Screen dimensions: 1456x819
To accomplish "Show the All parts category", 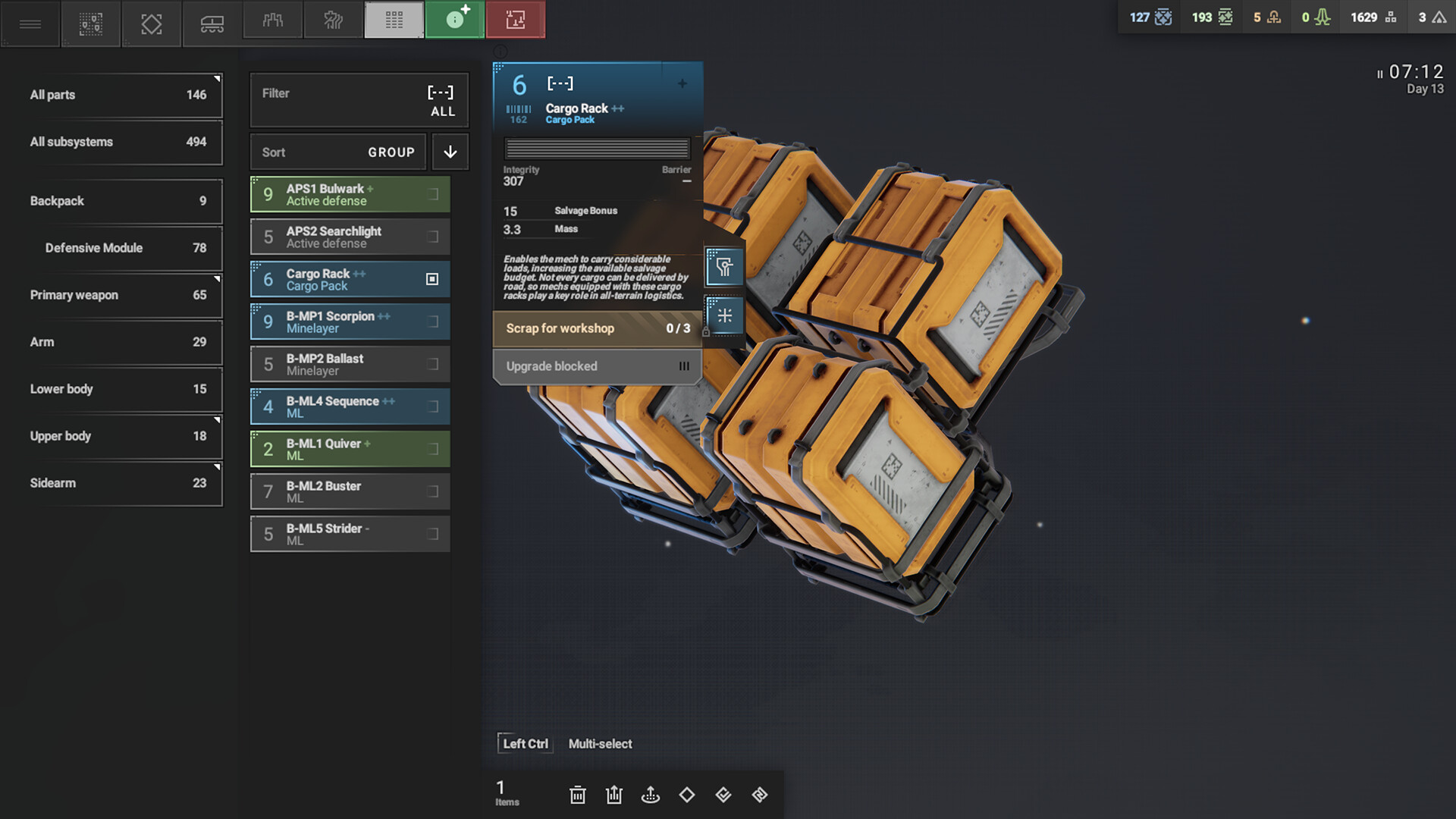I will coord(121,95).
